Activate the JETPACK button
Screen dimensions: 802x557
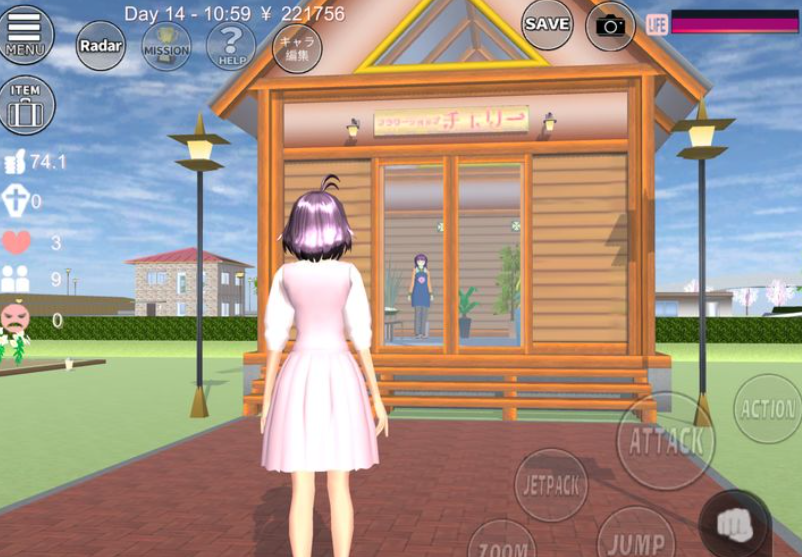coord(551,484)
